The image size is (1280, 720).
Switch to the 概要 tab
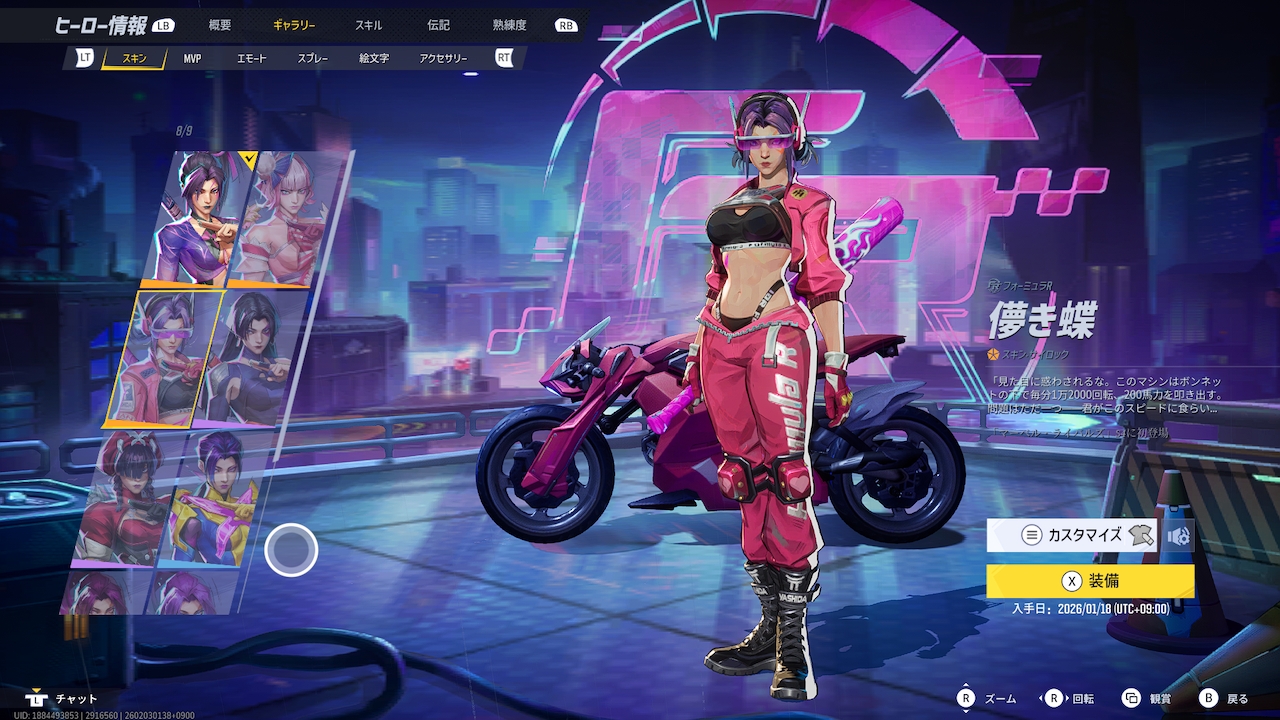[x=220, y=25]
